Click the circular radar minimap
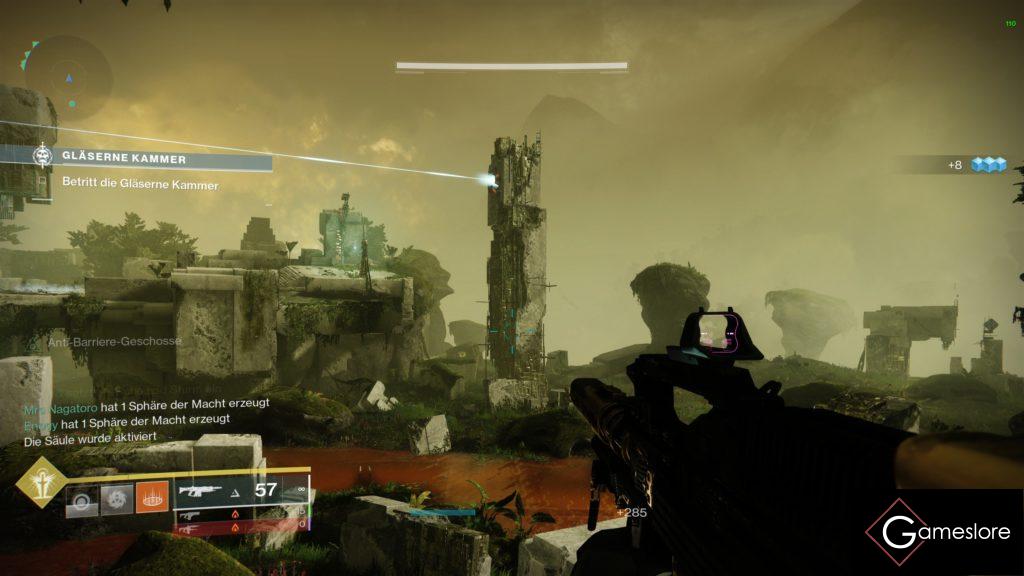Viewport: 1024px width, 576px height. (69, 78)
